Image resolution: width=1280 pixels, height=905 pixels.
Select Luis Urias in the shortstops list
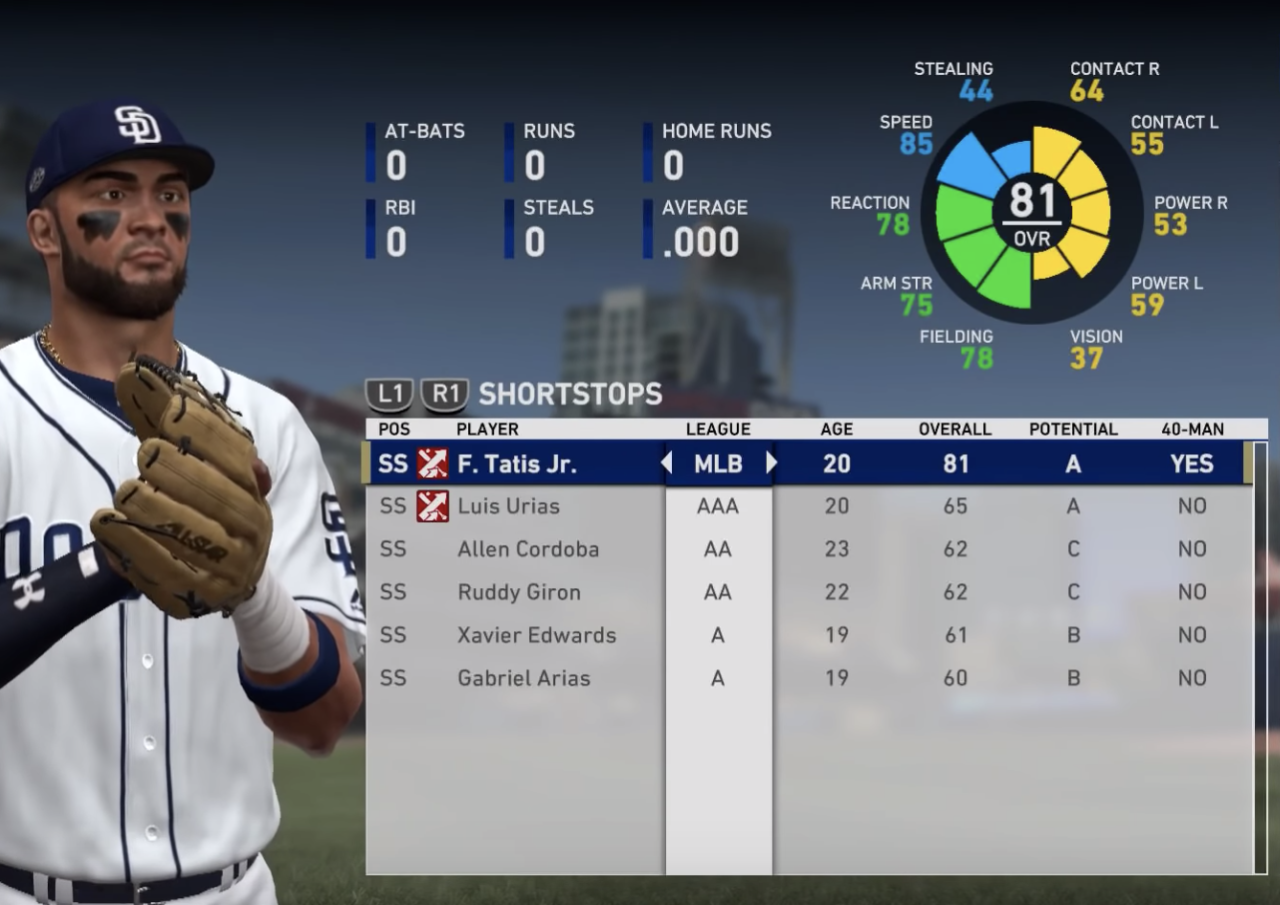click(x=508, y=506)
